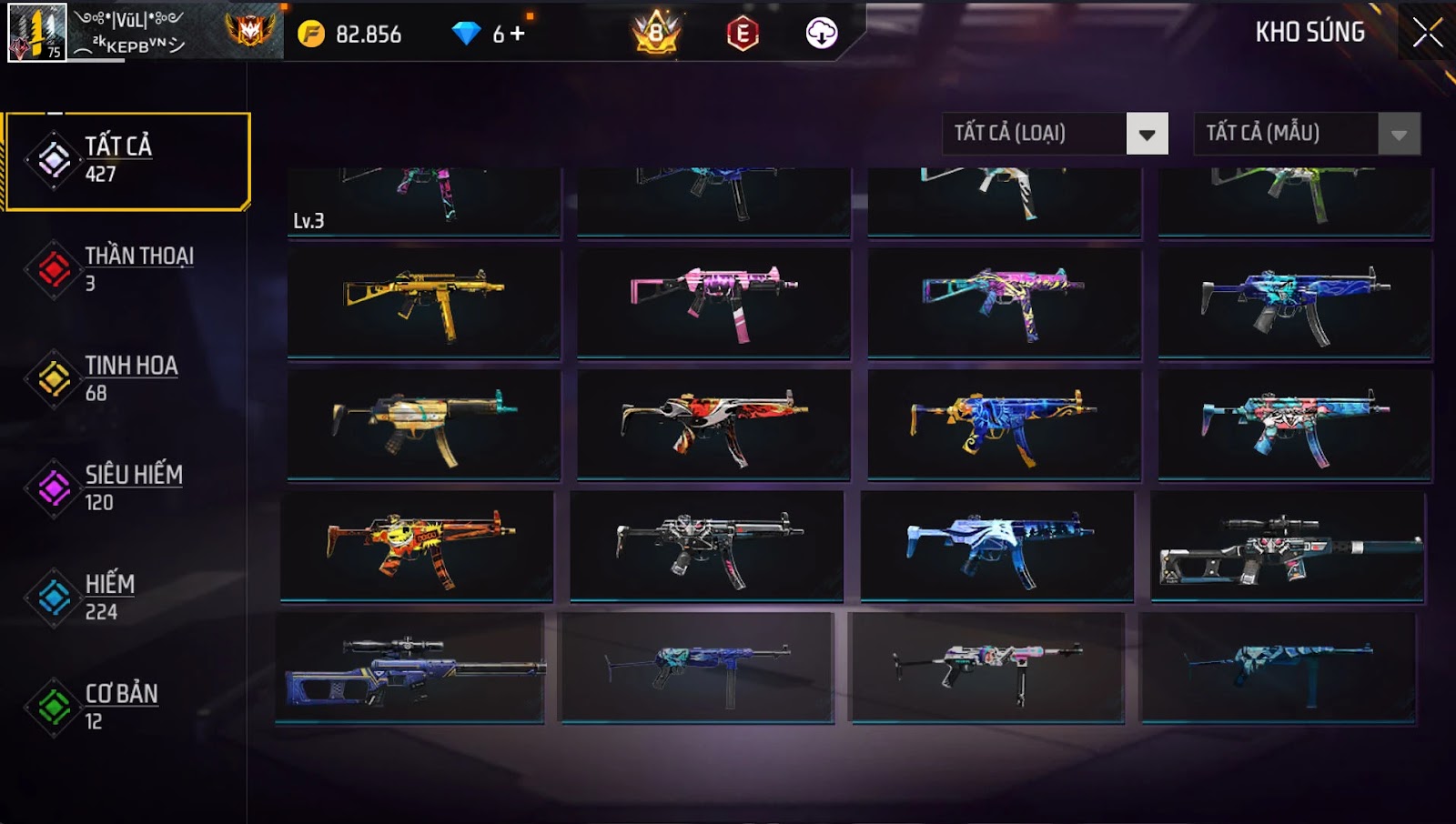The width and height of the screenshot is (1456, 824).
Task: Select the golden UMP skin
Action: (x=424, y=302)
